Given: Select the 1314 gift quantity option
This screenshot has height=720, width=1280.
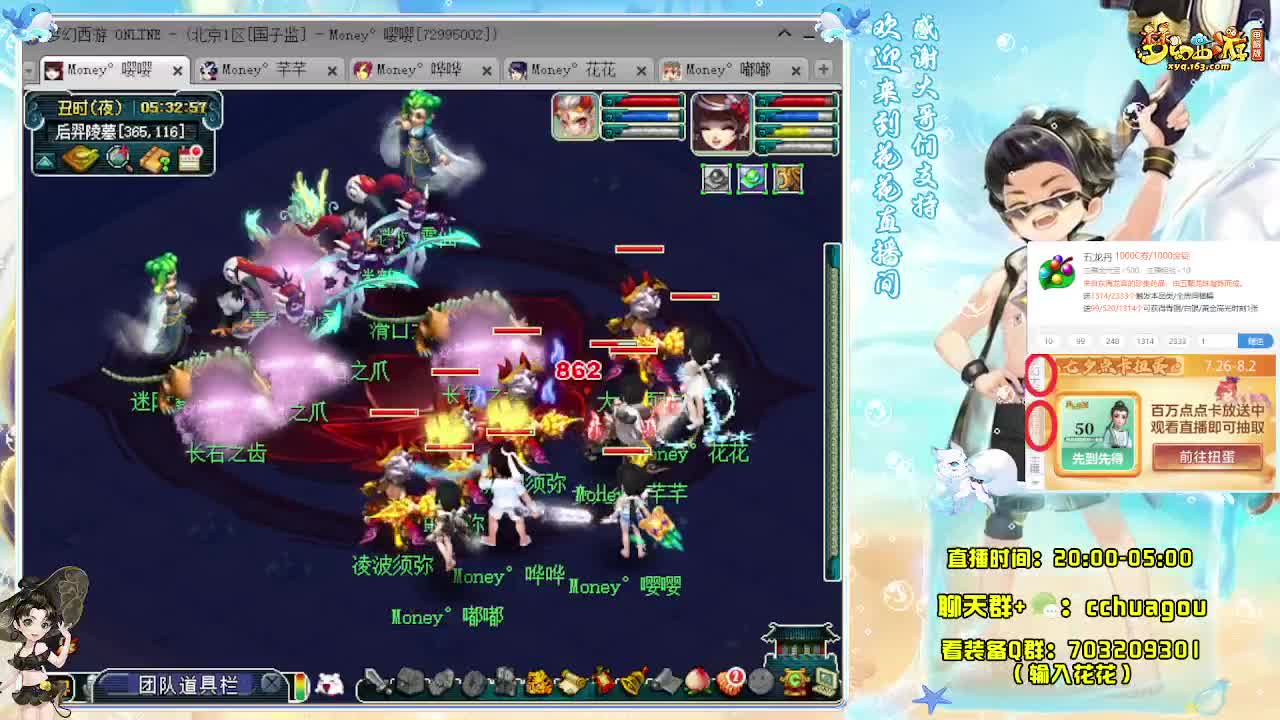Looking at the screenshot, I should (1144, 341).
